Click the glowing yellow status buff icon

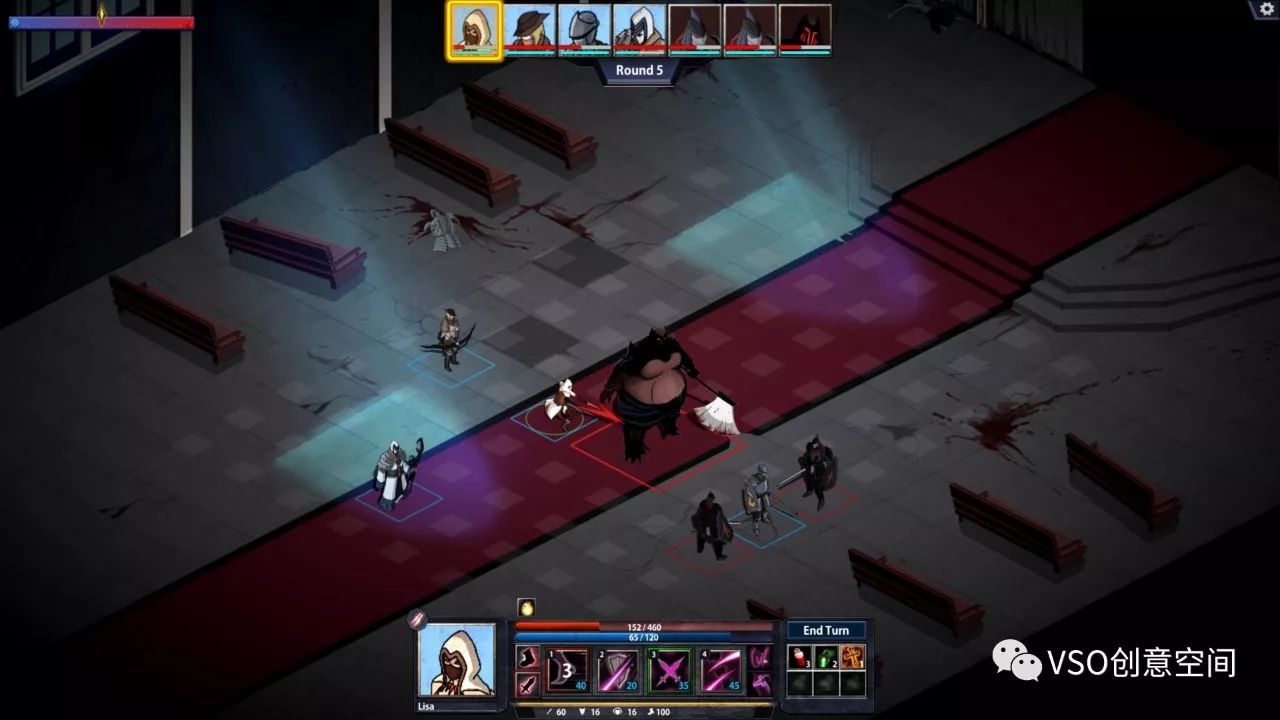pyautogui.click(x=526, y=607)
